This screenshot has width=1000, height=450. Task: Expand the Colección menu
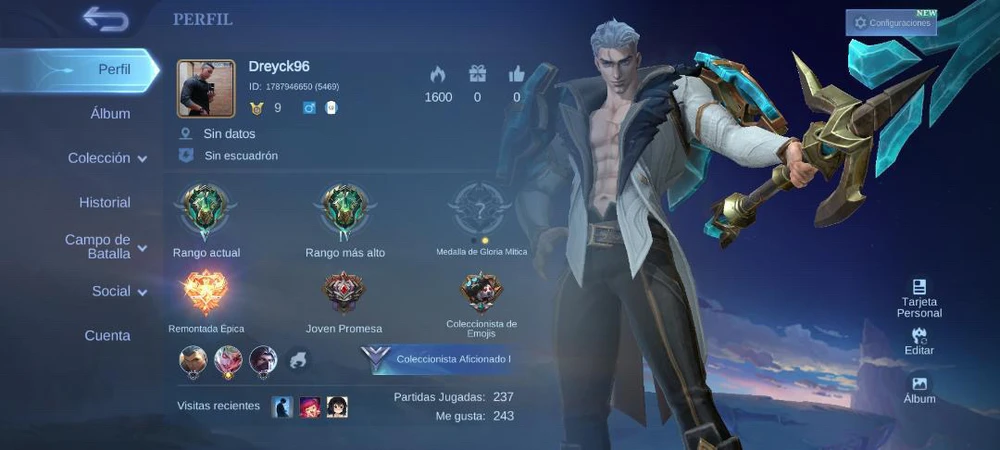[x=107, y=158]
